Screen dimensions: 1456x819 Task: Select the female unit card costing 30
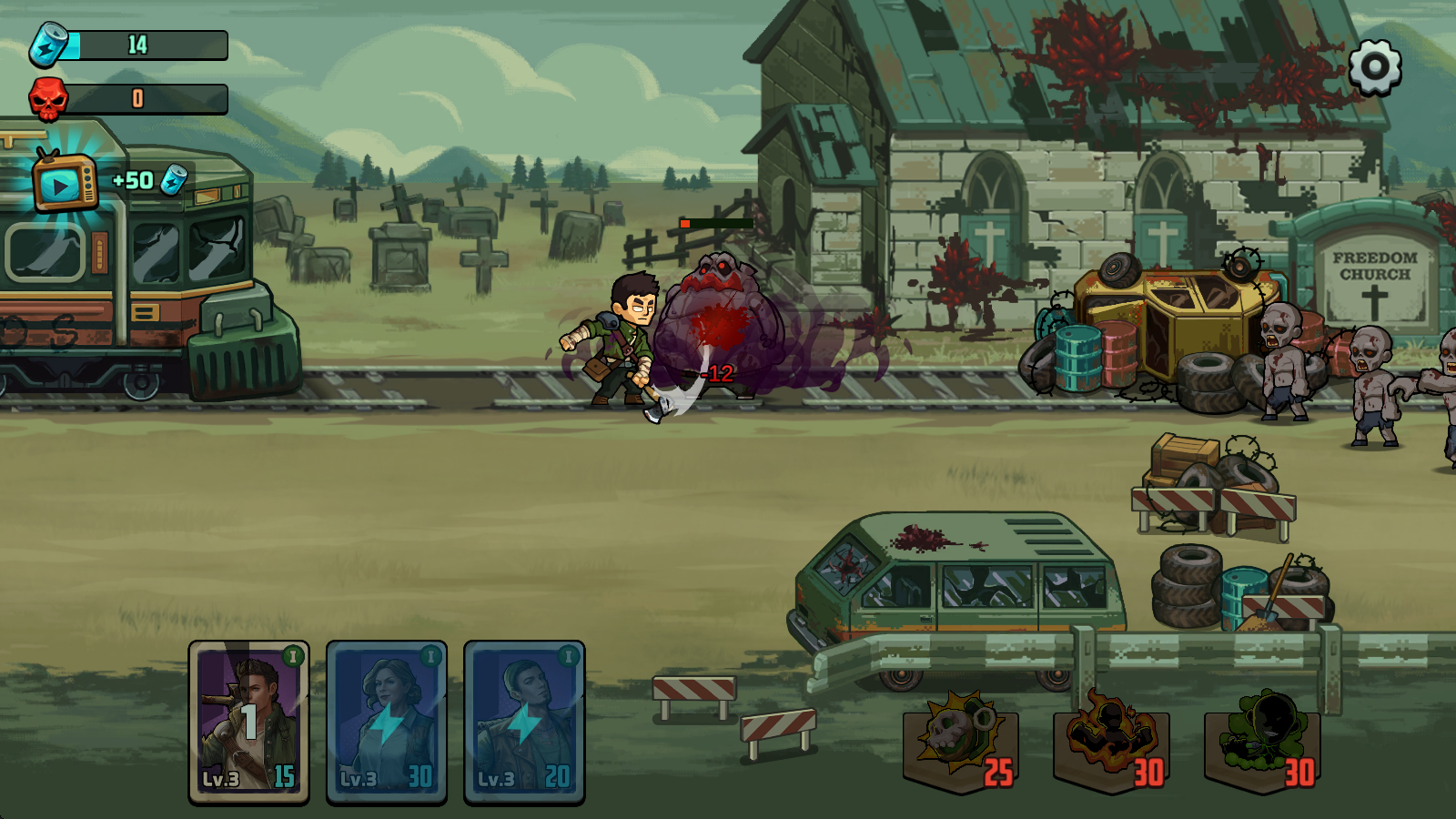point(386,722)
